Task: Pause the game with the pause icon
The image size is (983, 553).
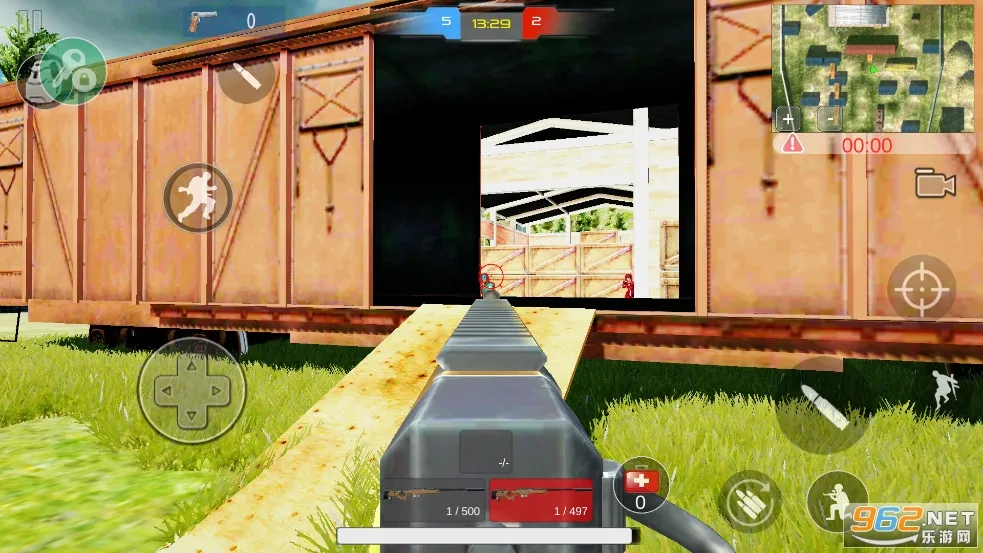Action: coord(31,19)
